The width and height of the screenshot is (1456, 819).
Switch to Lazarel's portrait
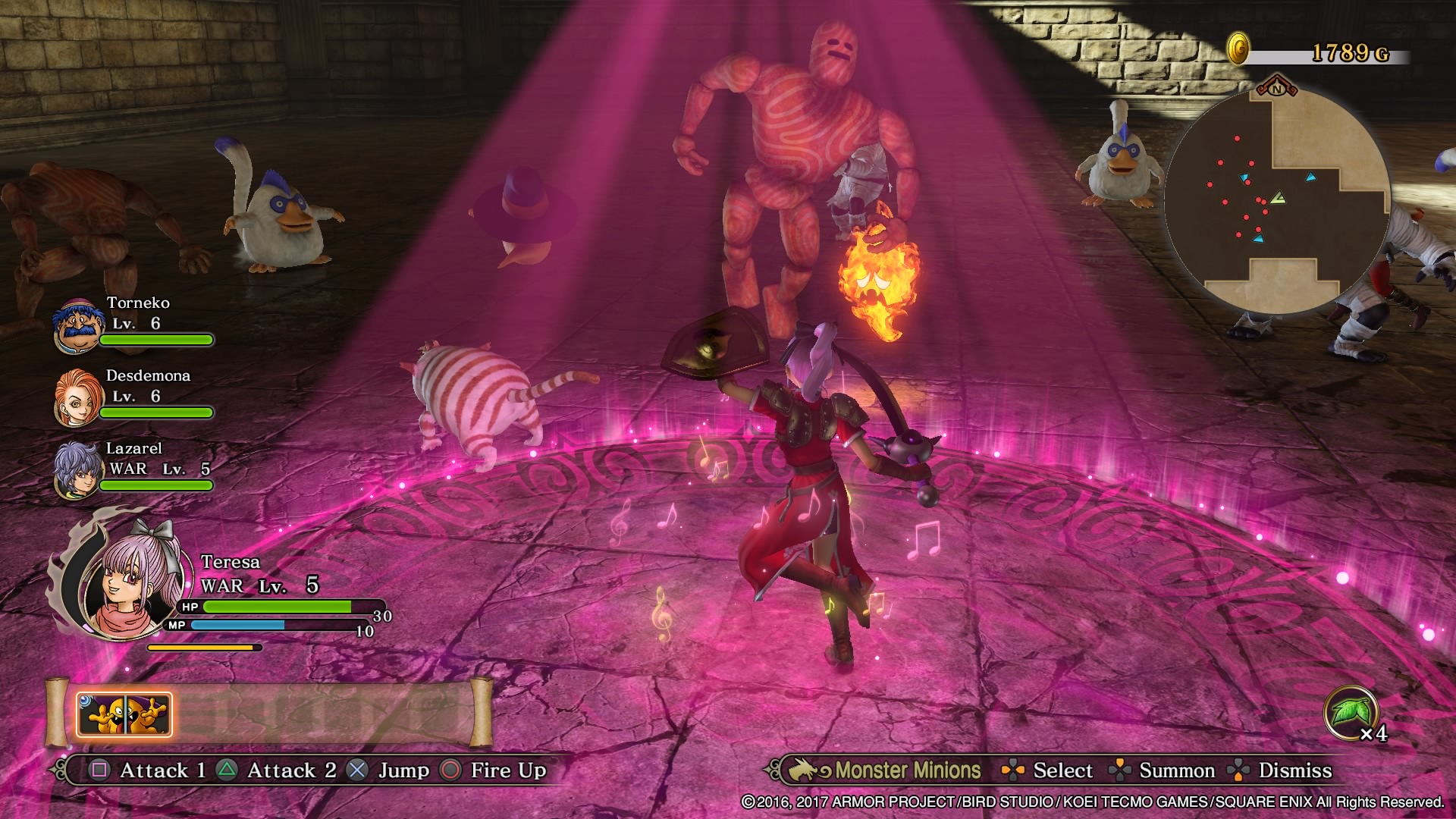tap(77, 470)
